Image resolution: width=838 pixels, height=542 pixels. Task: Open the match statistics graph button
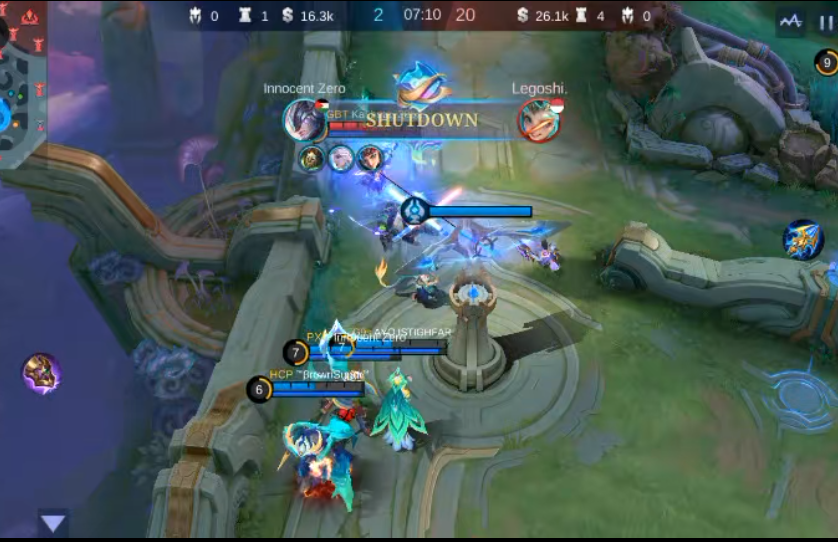[791, 22]
